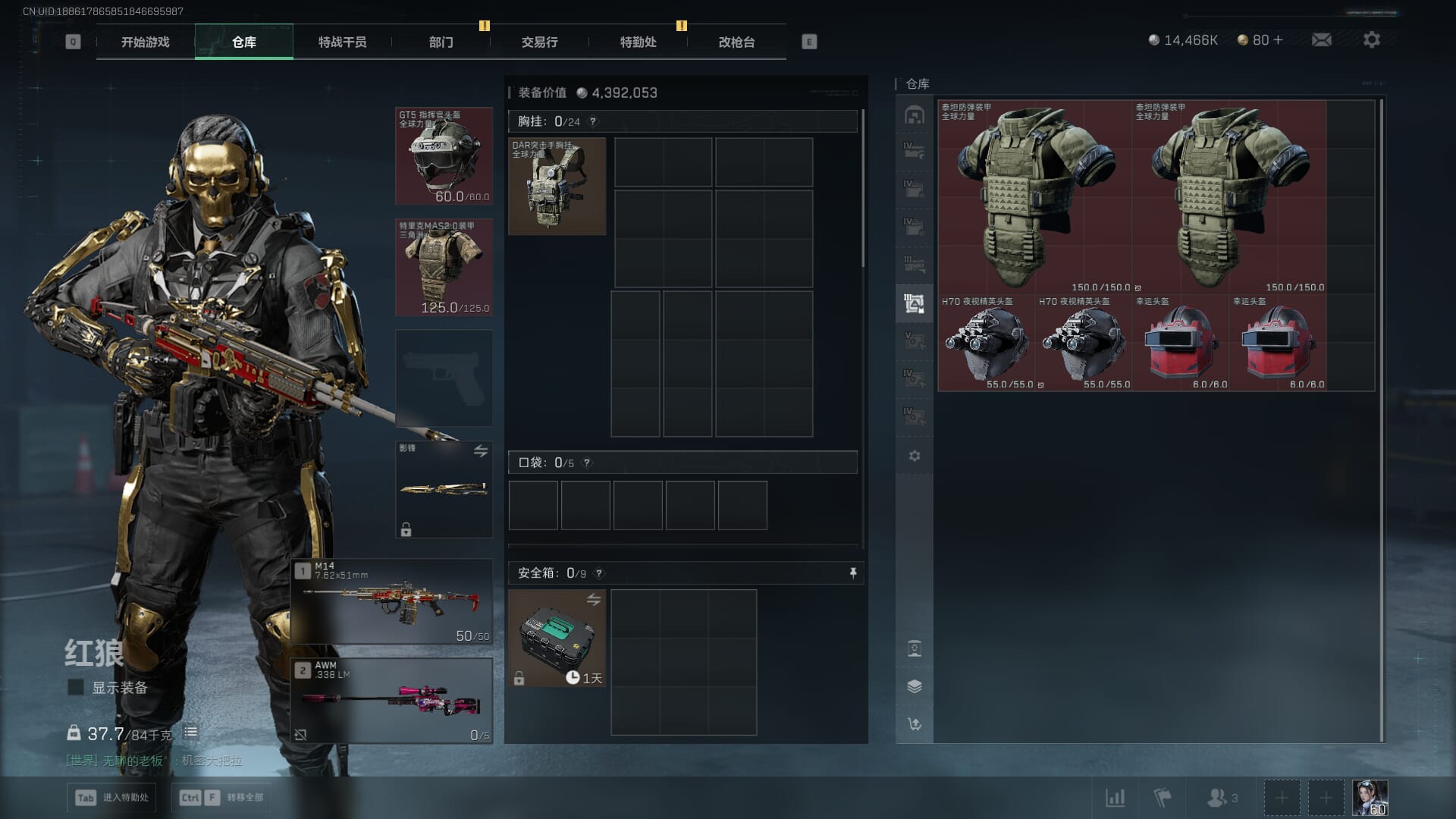Open the 开始游戏 start game tab
Screen dimensions: 1456x819
[x=145, y=42]
